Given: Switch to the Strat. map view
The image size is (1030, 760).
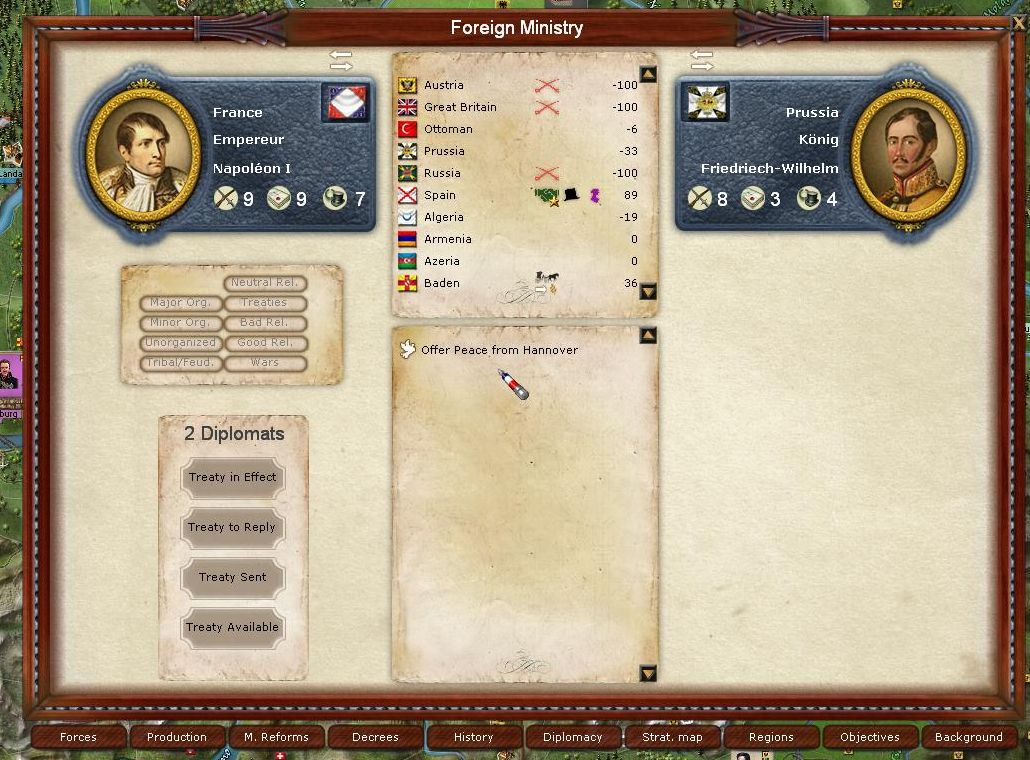Looking at the screenshot, I should click(672, 737).
